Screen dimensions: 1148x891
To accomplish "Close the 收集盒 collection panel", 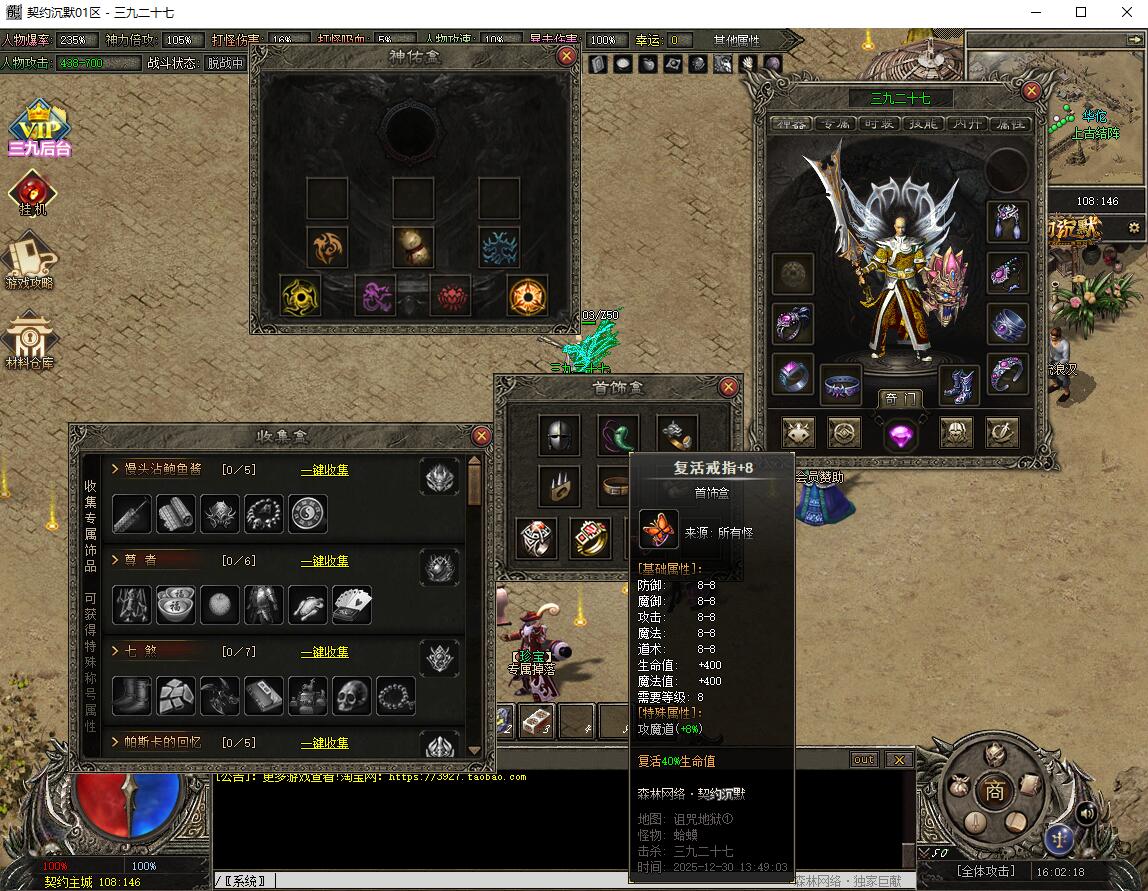I will click(481, 436).
